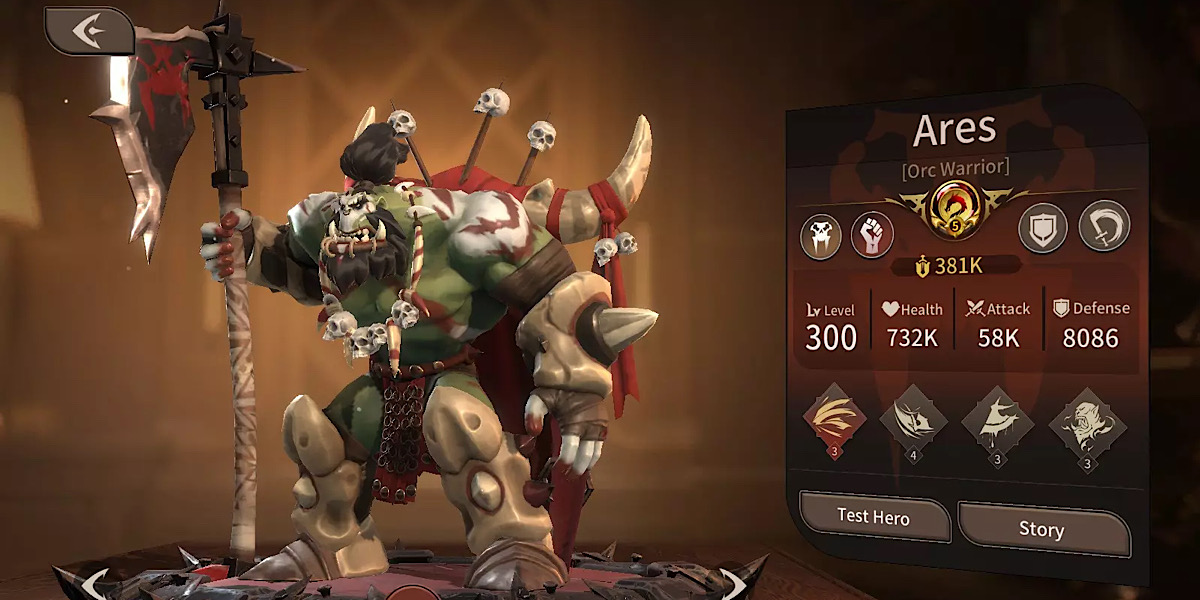Image resolution: width=1200 pixels, height=600 pixels.
Task: Click the round shield role icon
Action: [x=1043, y=229]
